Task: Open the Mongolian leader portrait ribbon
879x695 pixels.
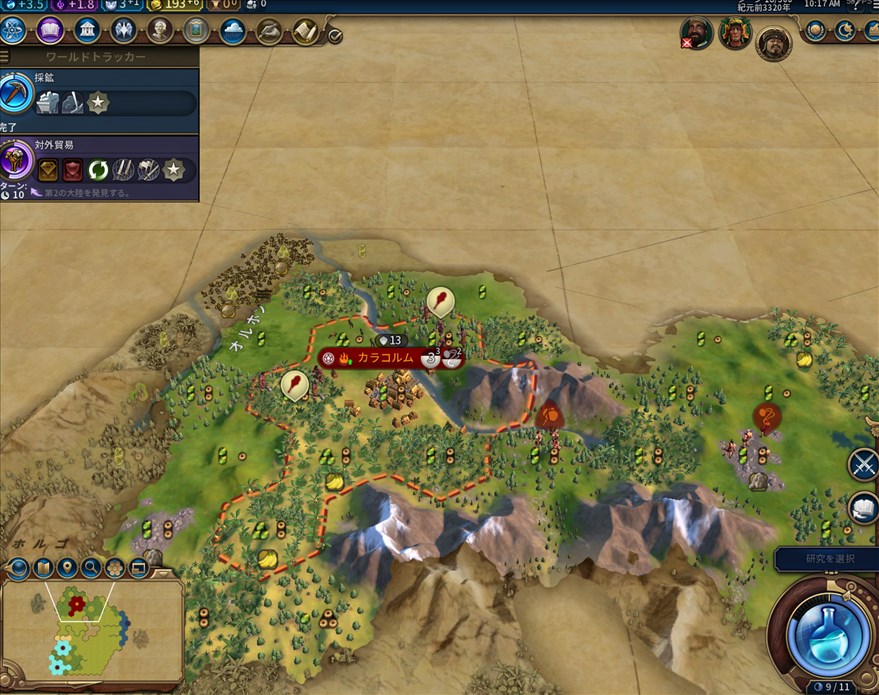Action: click(773, 42)
